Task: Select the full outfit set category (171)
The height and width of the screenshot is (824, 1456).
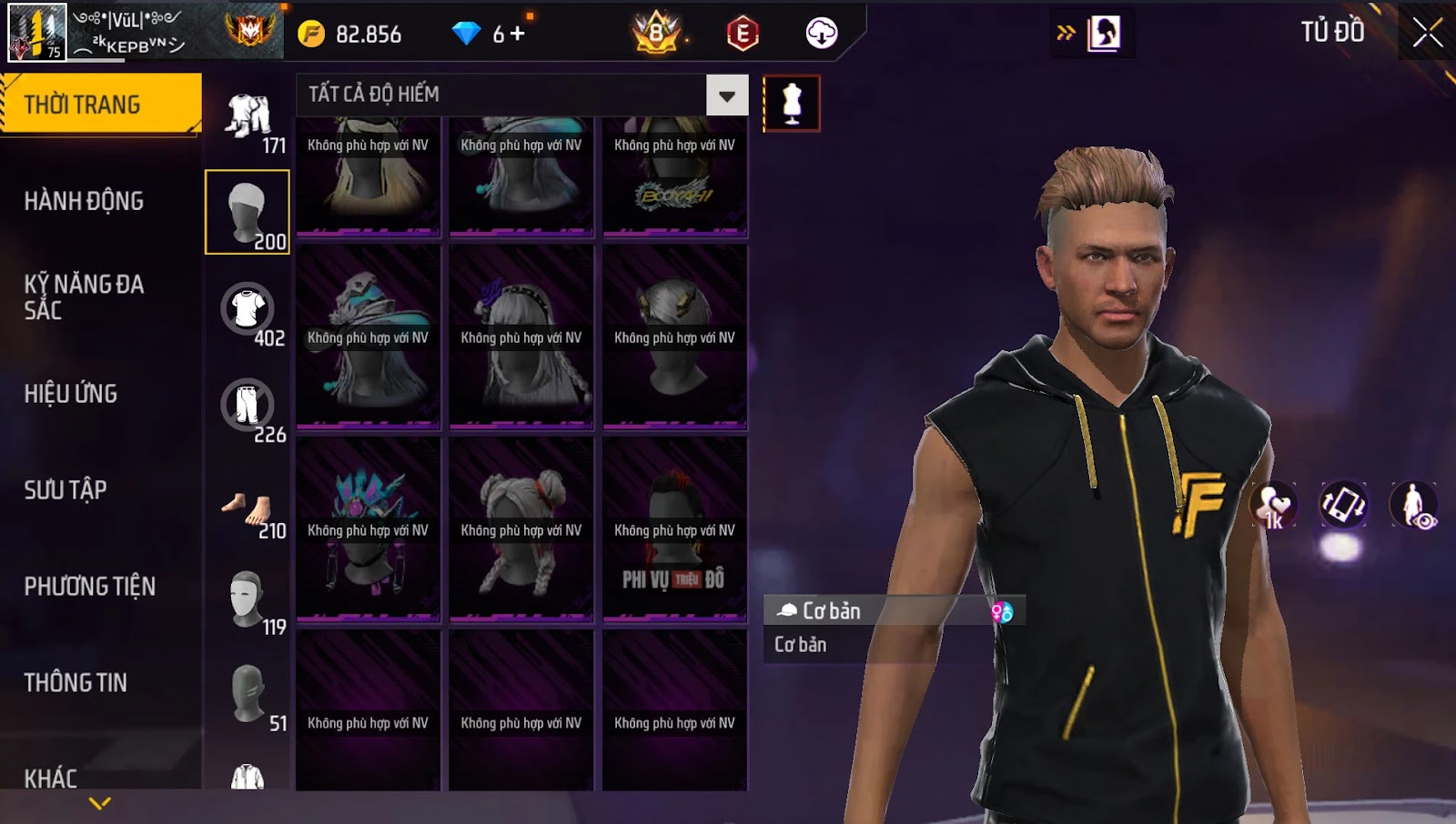Action: (248, 118)
